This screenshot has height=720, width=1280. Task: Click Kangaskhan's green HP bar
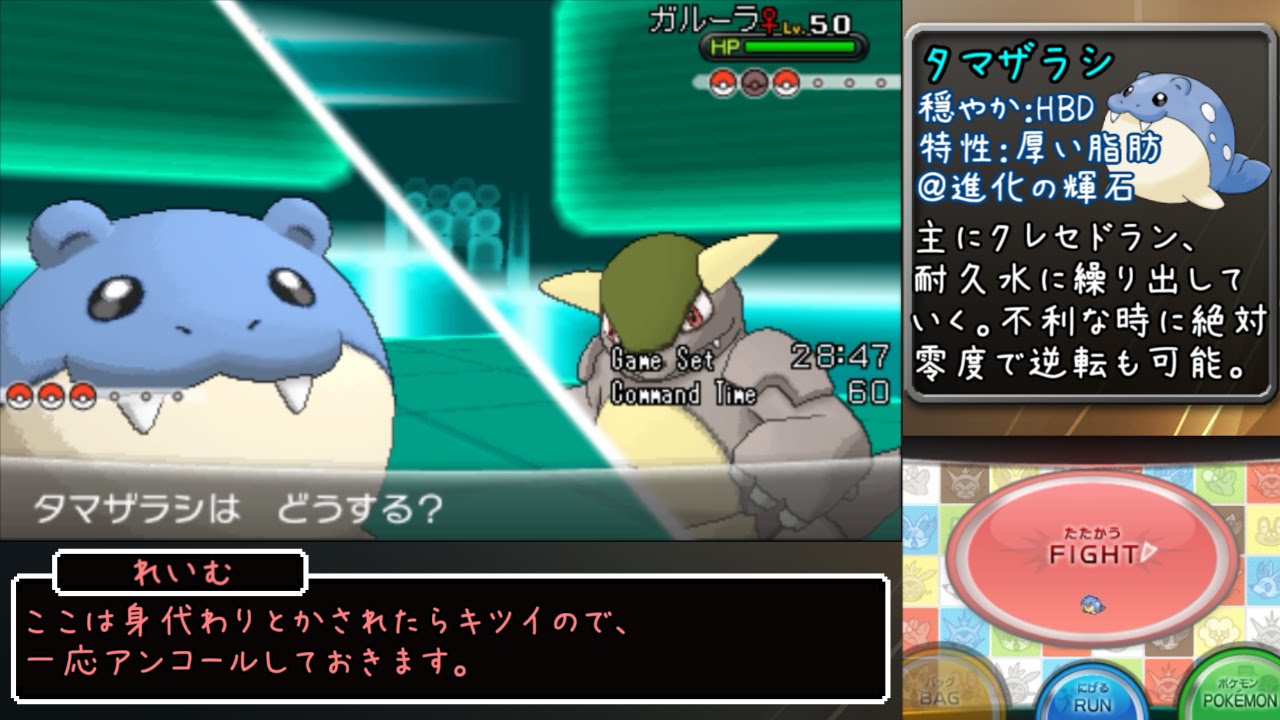[x=800, y=46]
